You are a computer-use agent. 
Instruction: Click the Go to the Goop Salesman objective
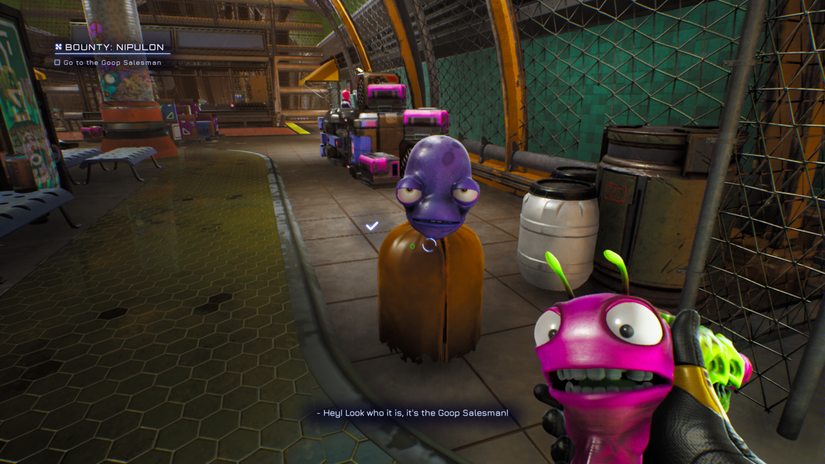pos(111,63)
